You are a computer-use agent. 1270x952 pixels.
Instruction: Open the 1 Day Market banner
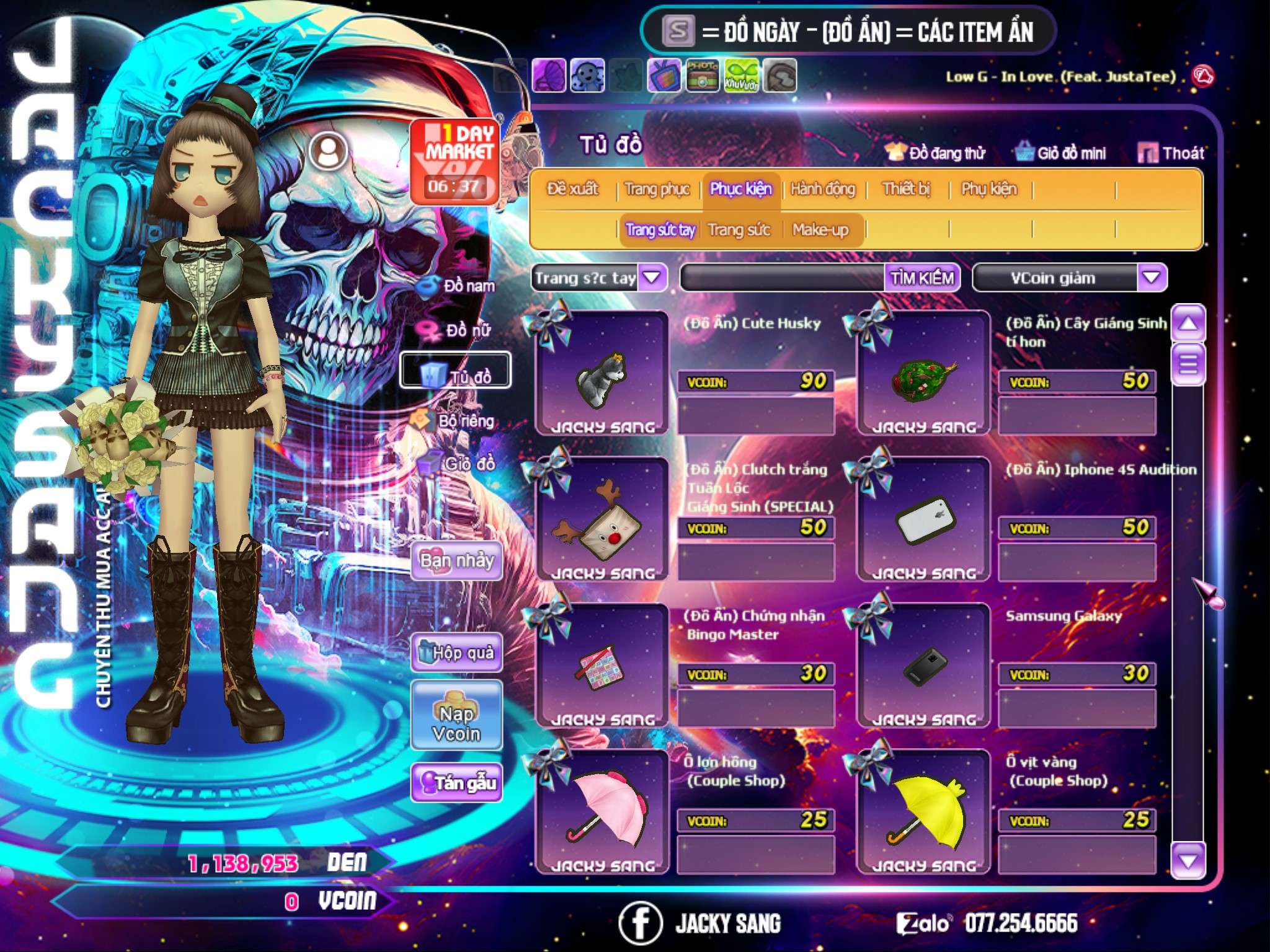[x=455, y=162]
